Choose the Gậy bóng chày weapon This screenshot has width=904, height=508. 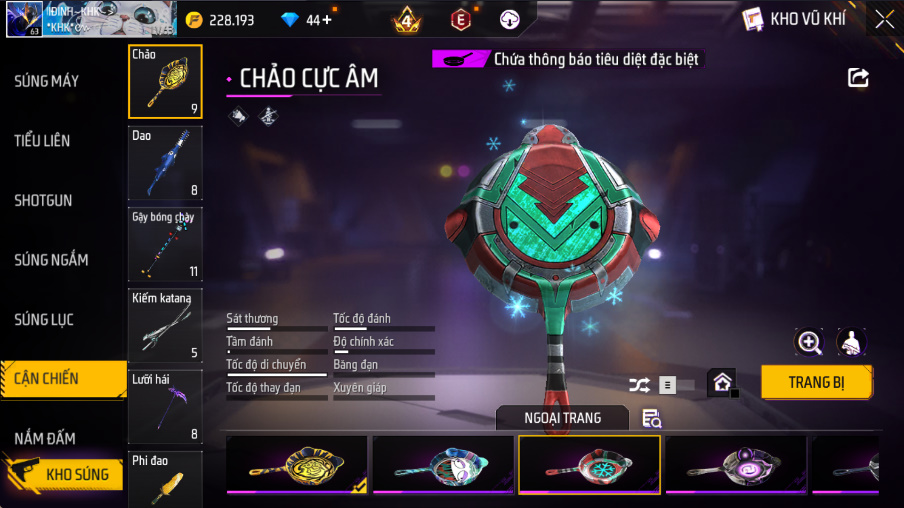point(165,244)
